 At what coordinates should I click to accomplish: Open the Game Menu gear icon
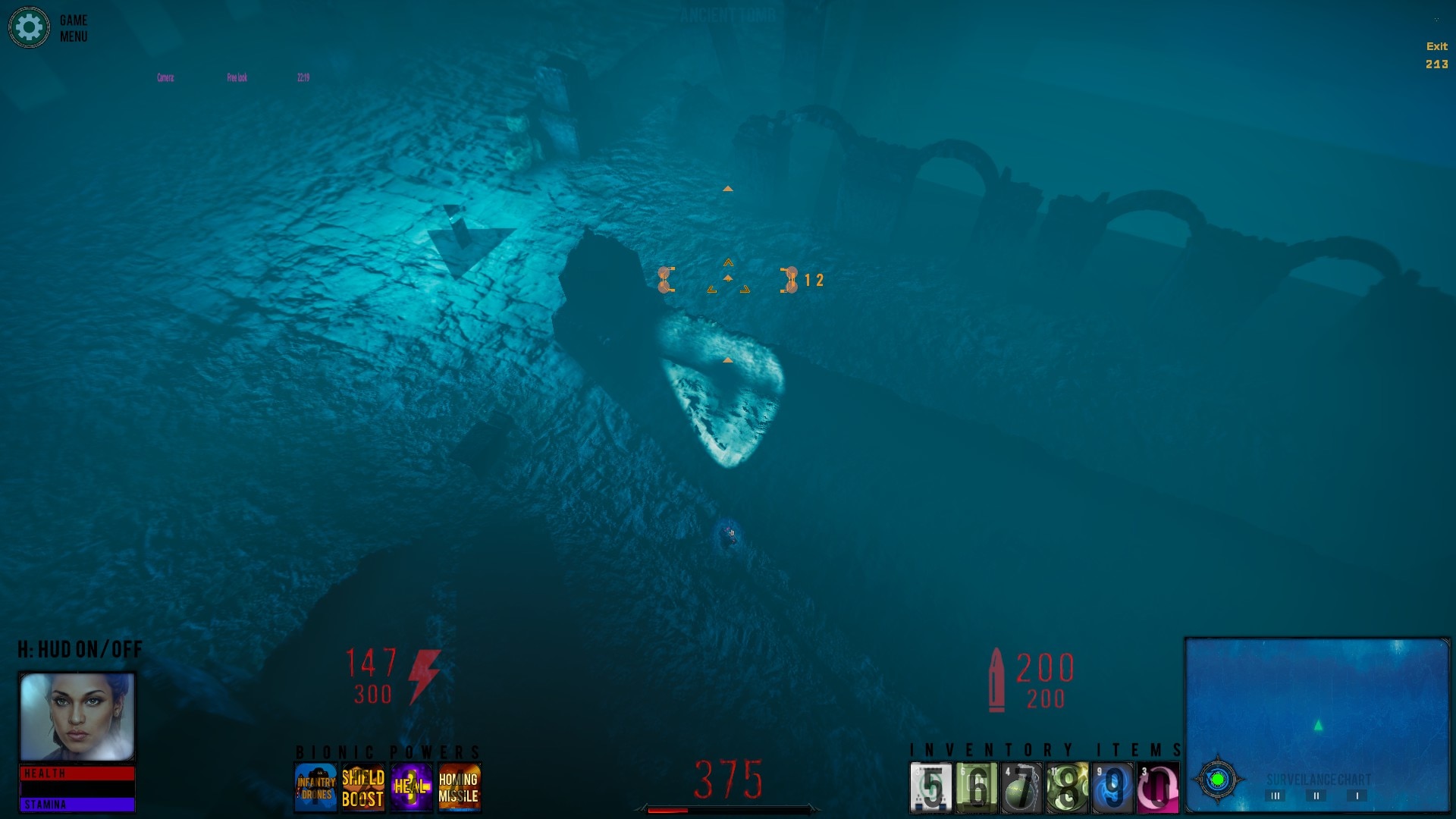click(29, 28)
